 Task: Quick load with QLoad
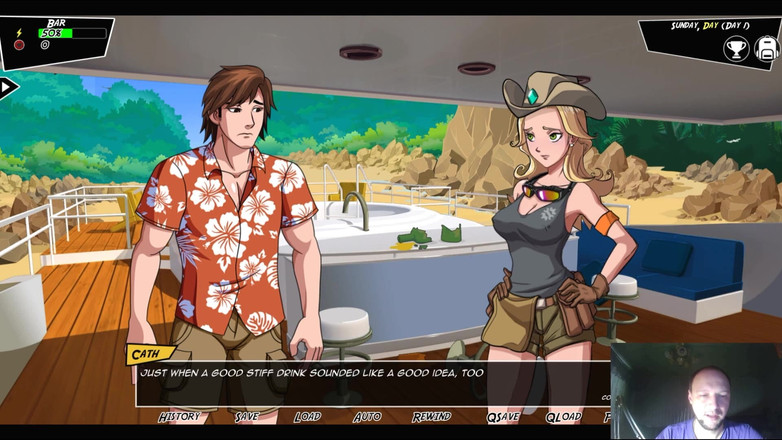pos(563,416)
